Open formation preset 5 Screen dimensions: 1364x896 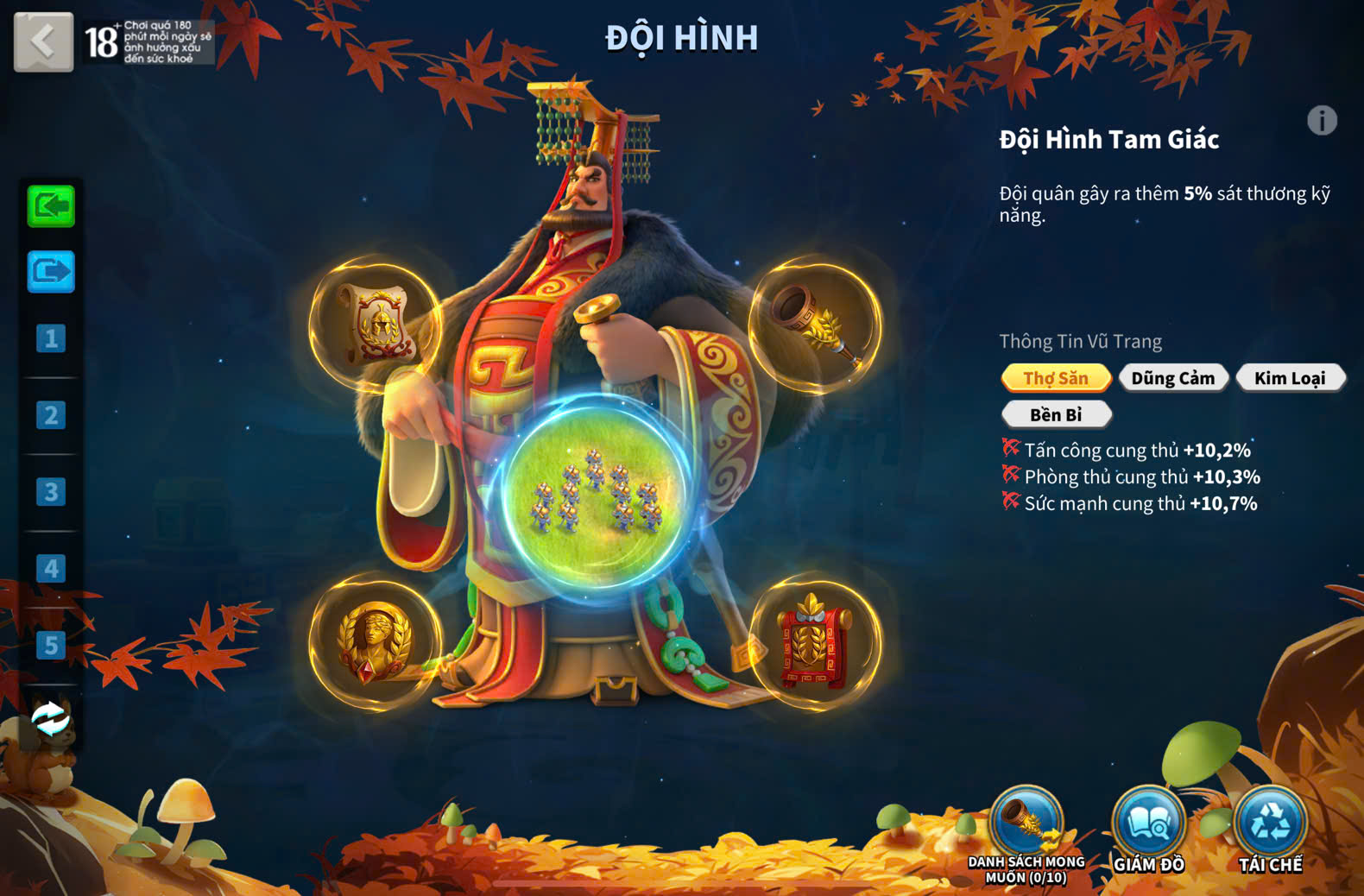[51, 646]
